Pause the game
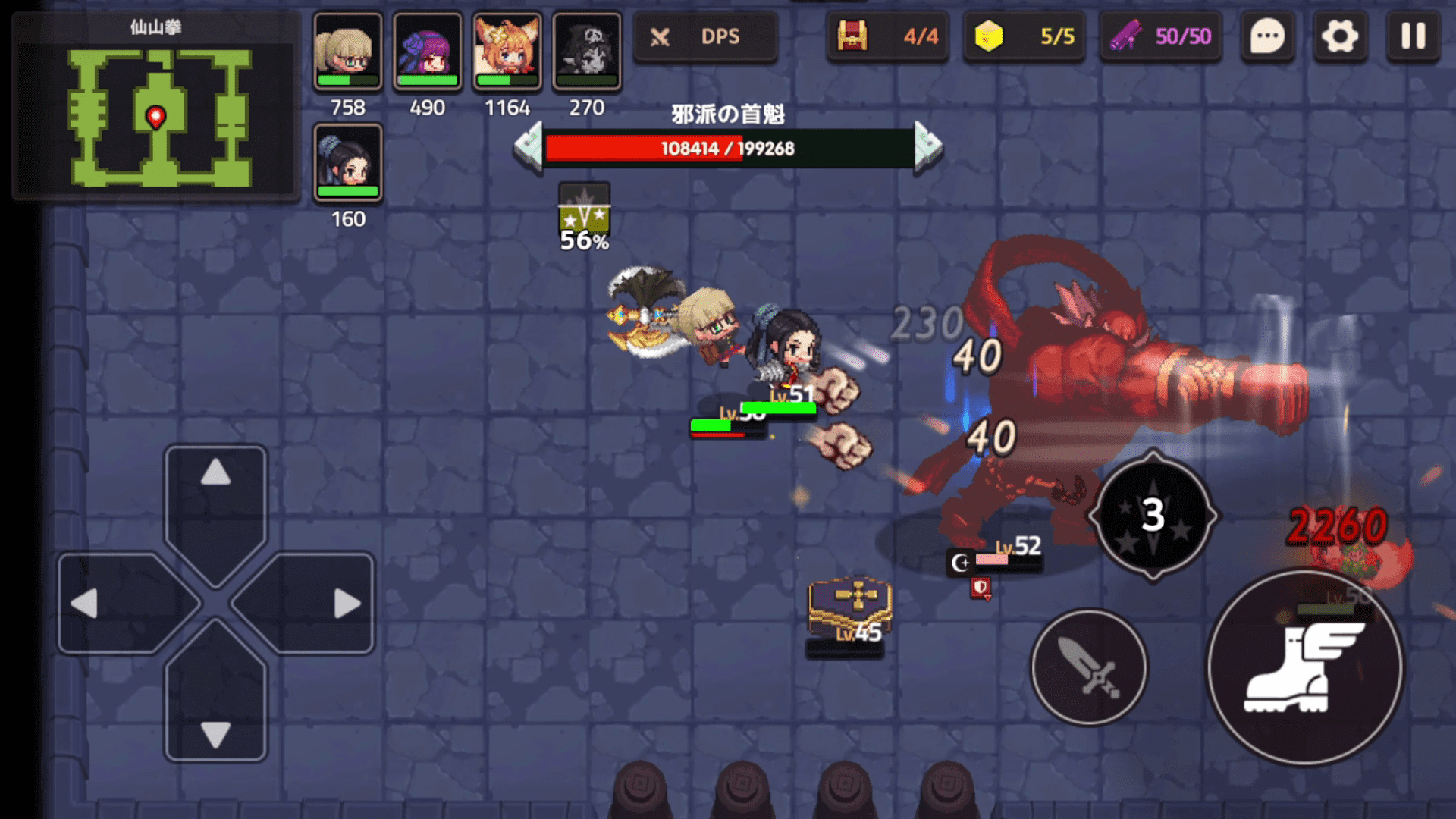This screenshot has width=1456, height=819. click(x=1413, y=36)
